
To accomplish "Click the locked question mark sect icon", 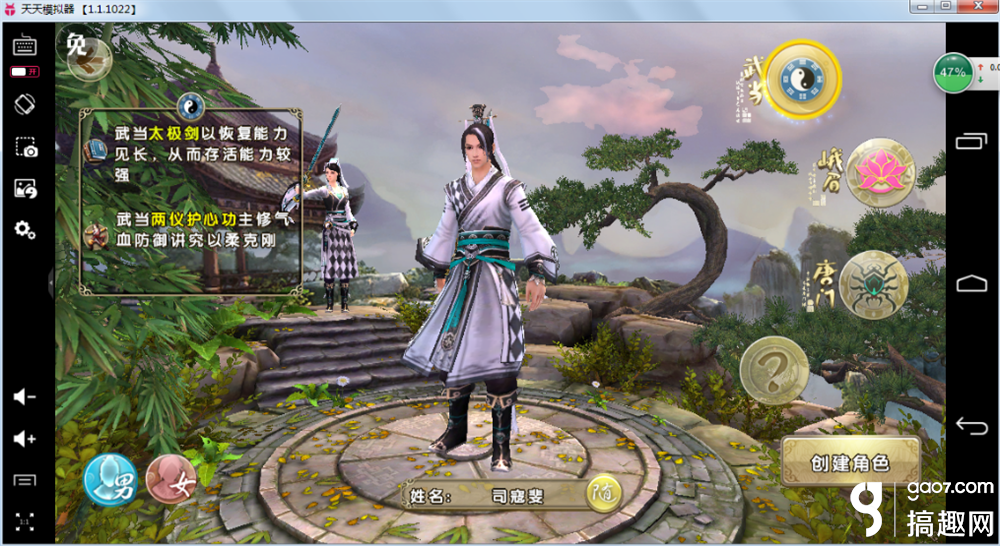I will [x=774, y=370].
